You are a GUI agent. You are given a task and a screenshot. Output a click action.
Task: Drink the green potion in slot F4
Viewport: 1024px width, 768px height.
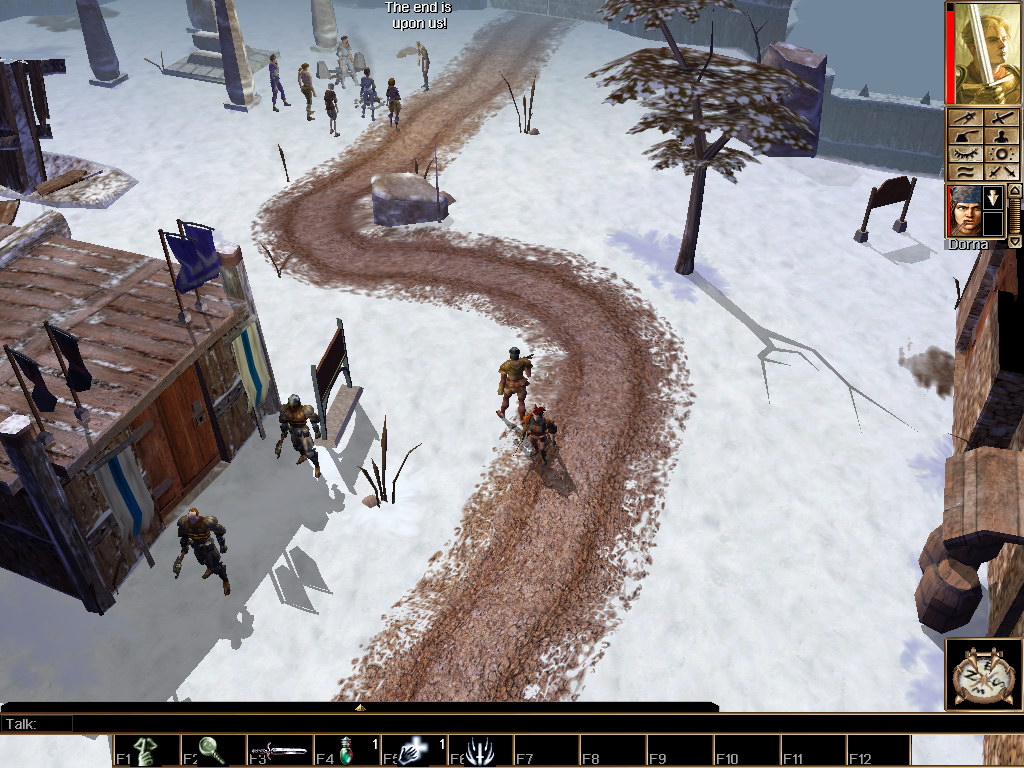pos(346,751)
